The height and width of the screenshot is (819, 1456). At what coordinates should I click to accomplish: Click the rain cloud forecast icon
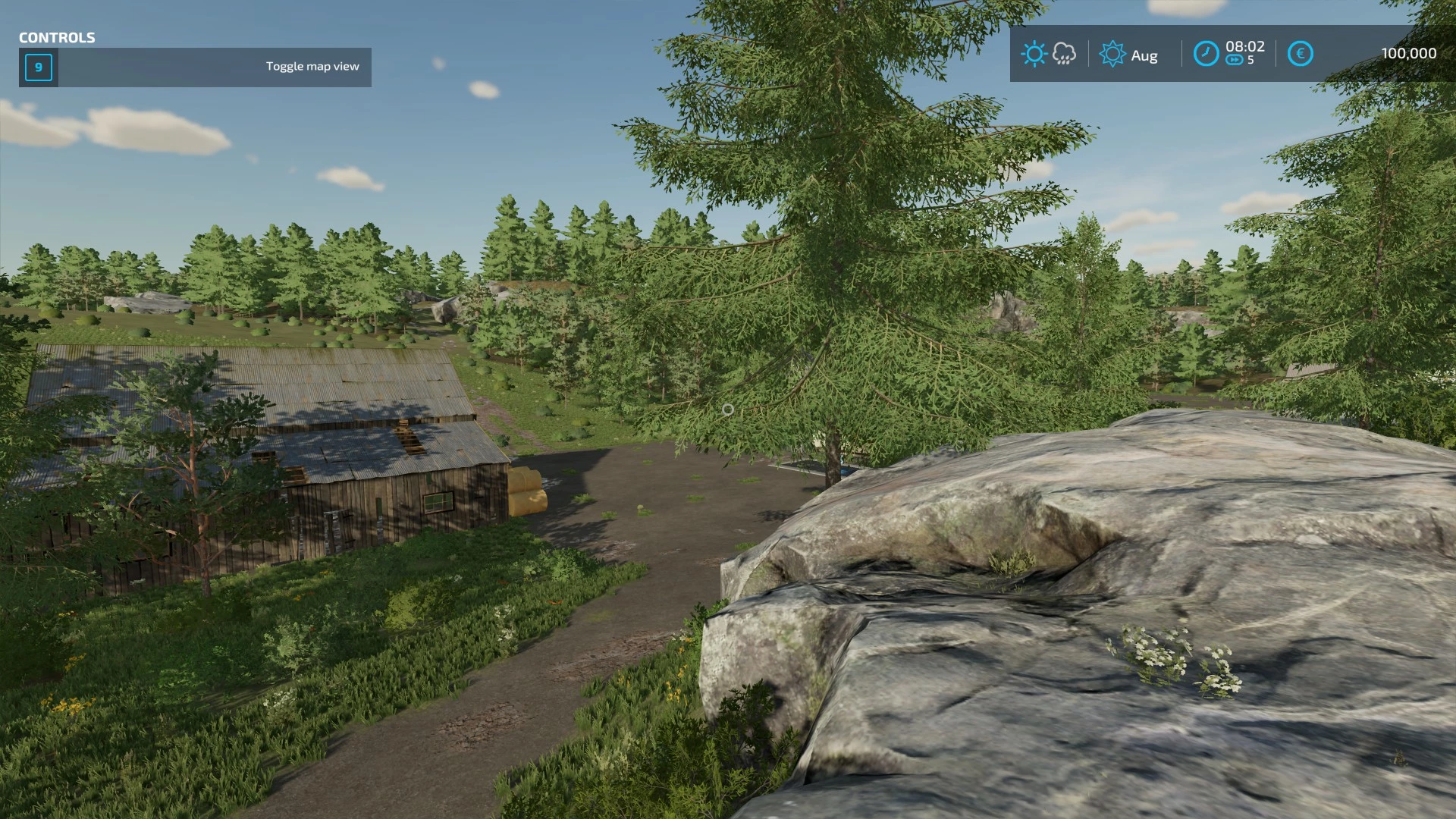point(1064,54)
